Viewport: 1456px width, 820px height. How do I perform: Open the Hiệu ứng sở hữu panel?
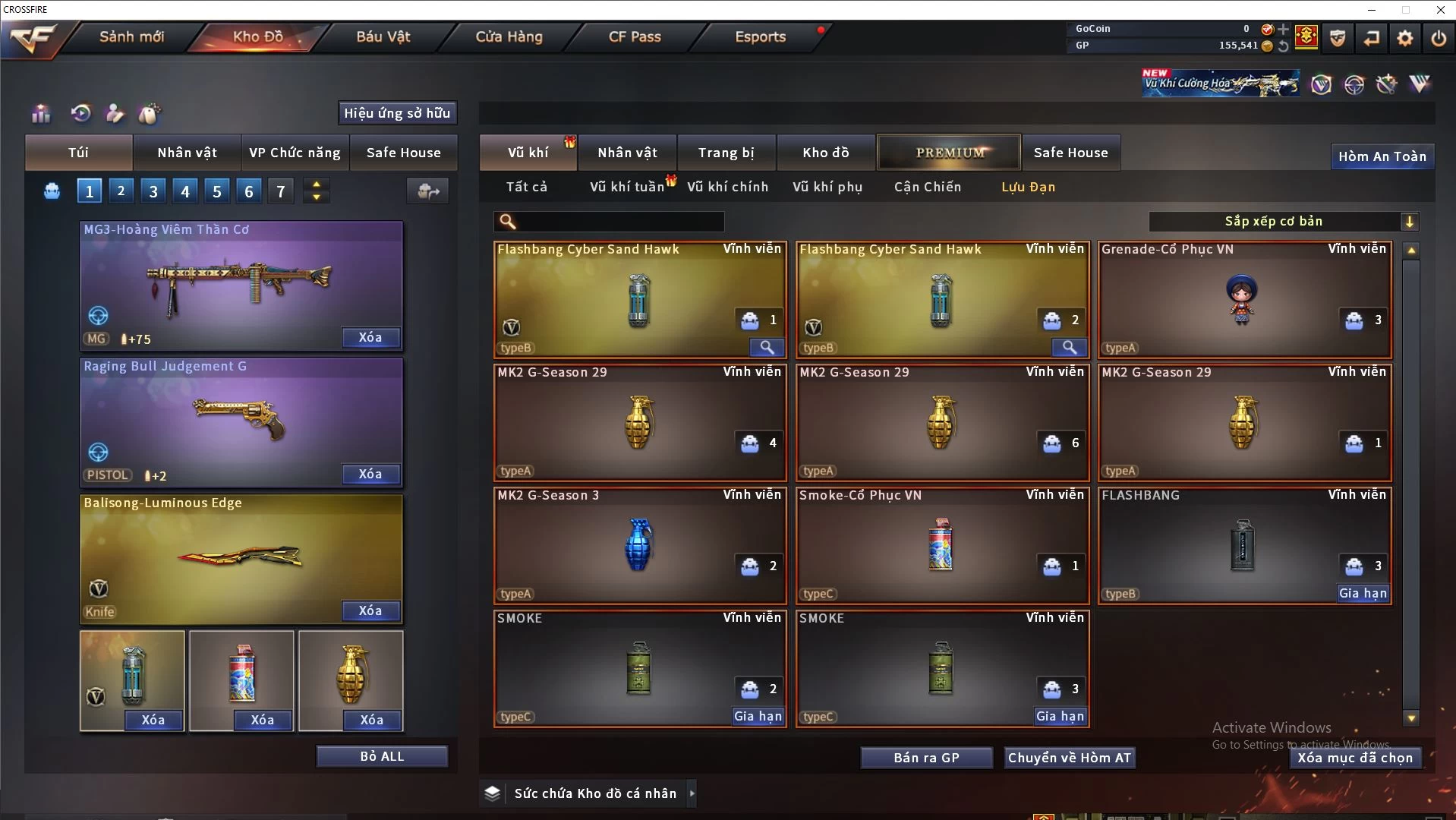(397, 113)
